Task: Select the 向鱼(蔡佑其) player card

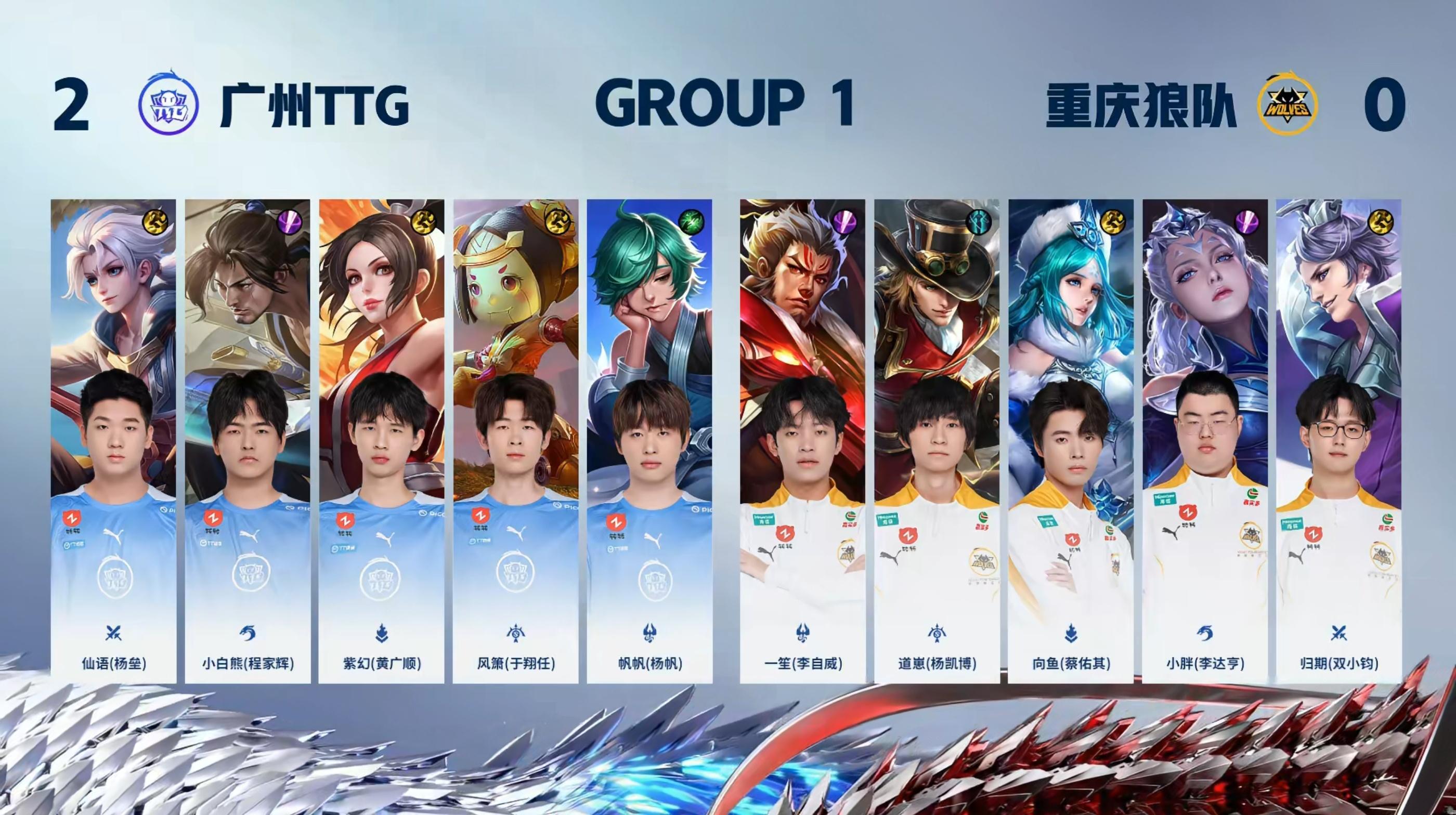Action: [x=1071, y=441]
